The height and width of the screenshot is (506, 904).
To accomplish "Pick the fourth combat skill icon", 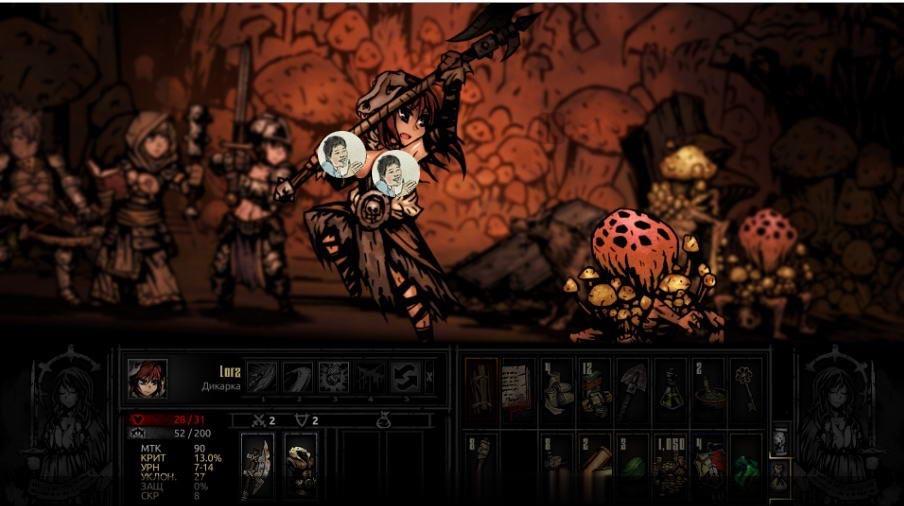I will [369, 378].
